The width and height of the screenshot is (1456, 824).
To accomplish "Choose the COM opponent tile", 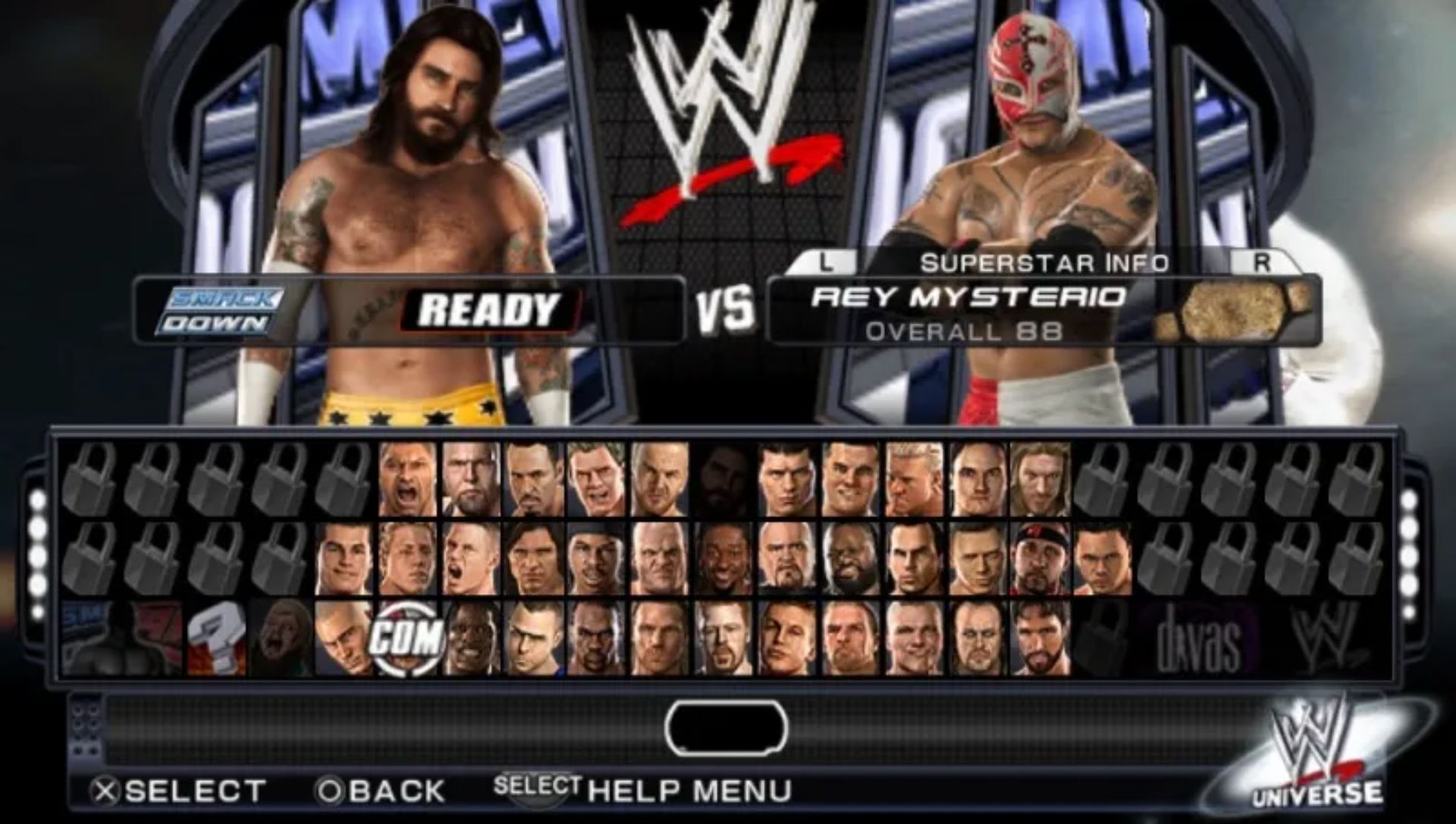I will [408, 638].
